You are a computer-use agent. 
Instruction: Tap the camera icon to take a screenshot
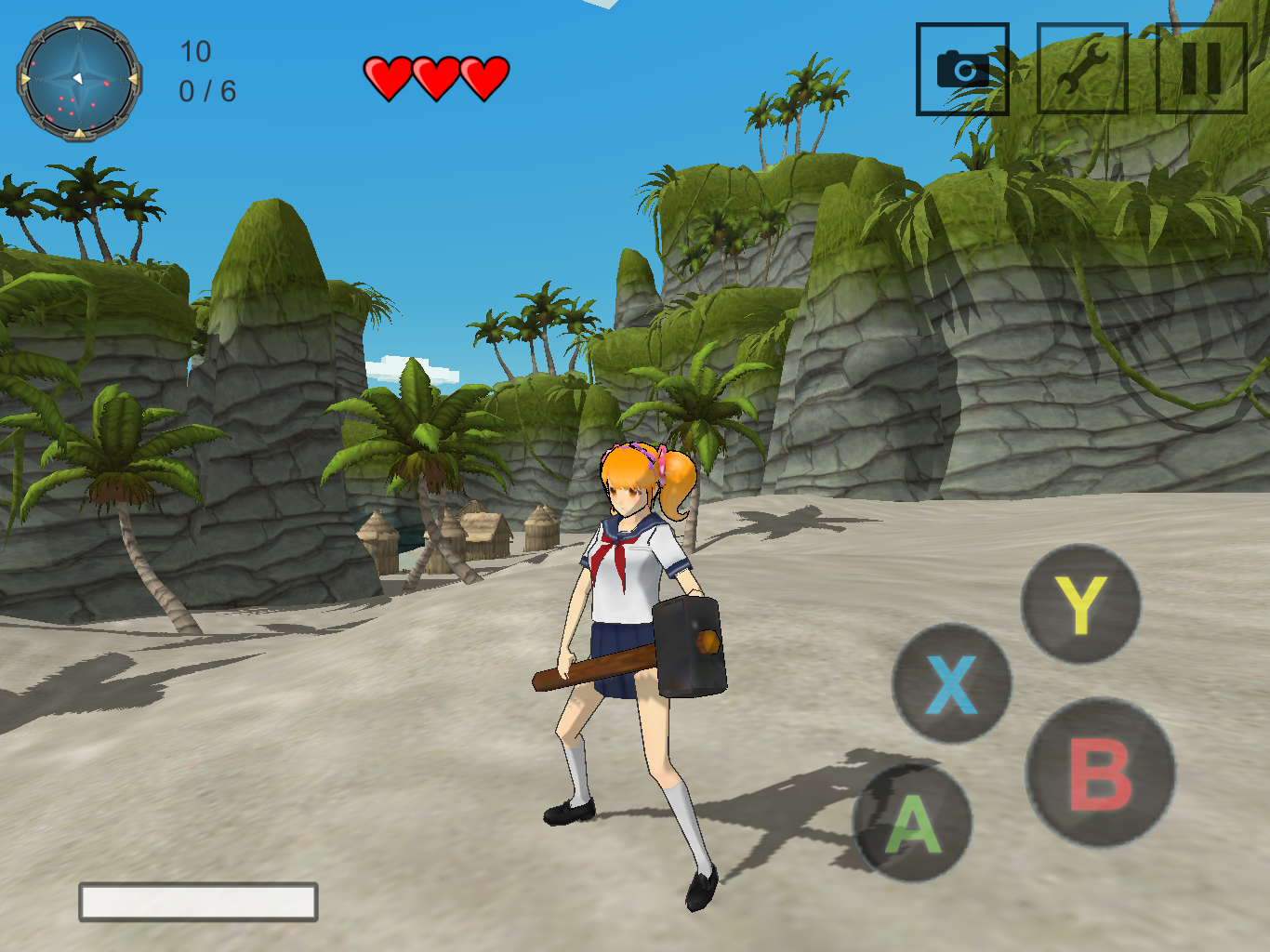tap(962, 68)
